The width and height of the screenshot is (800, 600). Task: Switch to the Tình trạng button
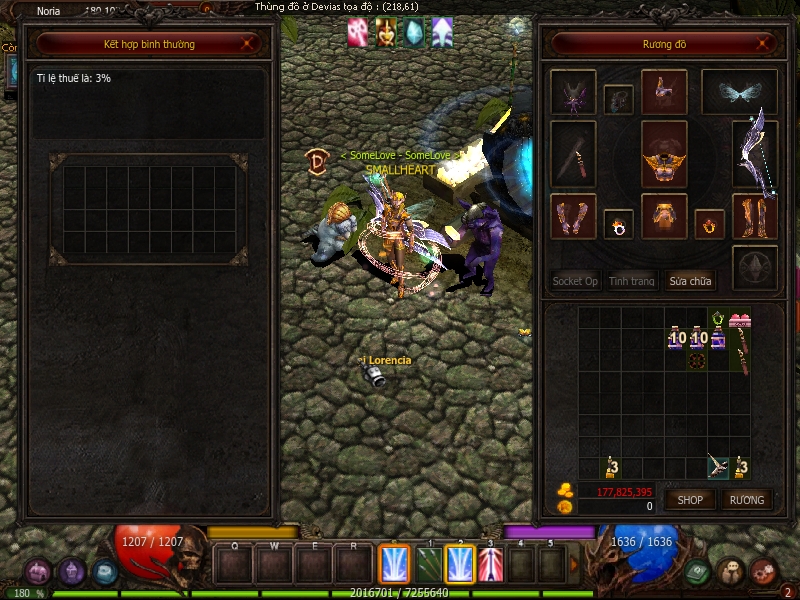point(632,281)
